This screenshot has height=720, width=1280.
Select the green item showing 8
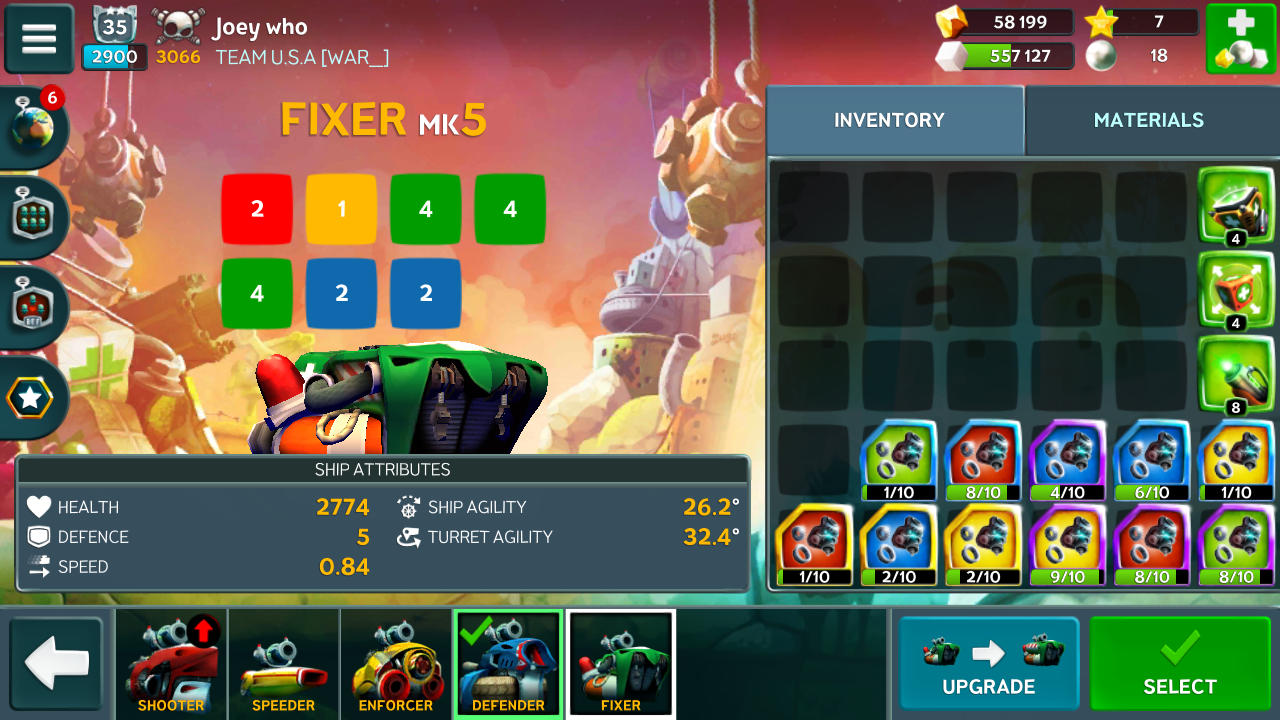(1235, 375)
